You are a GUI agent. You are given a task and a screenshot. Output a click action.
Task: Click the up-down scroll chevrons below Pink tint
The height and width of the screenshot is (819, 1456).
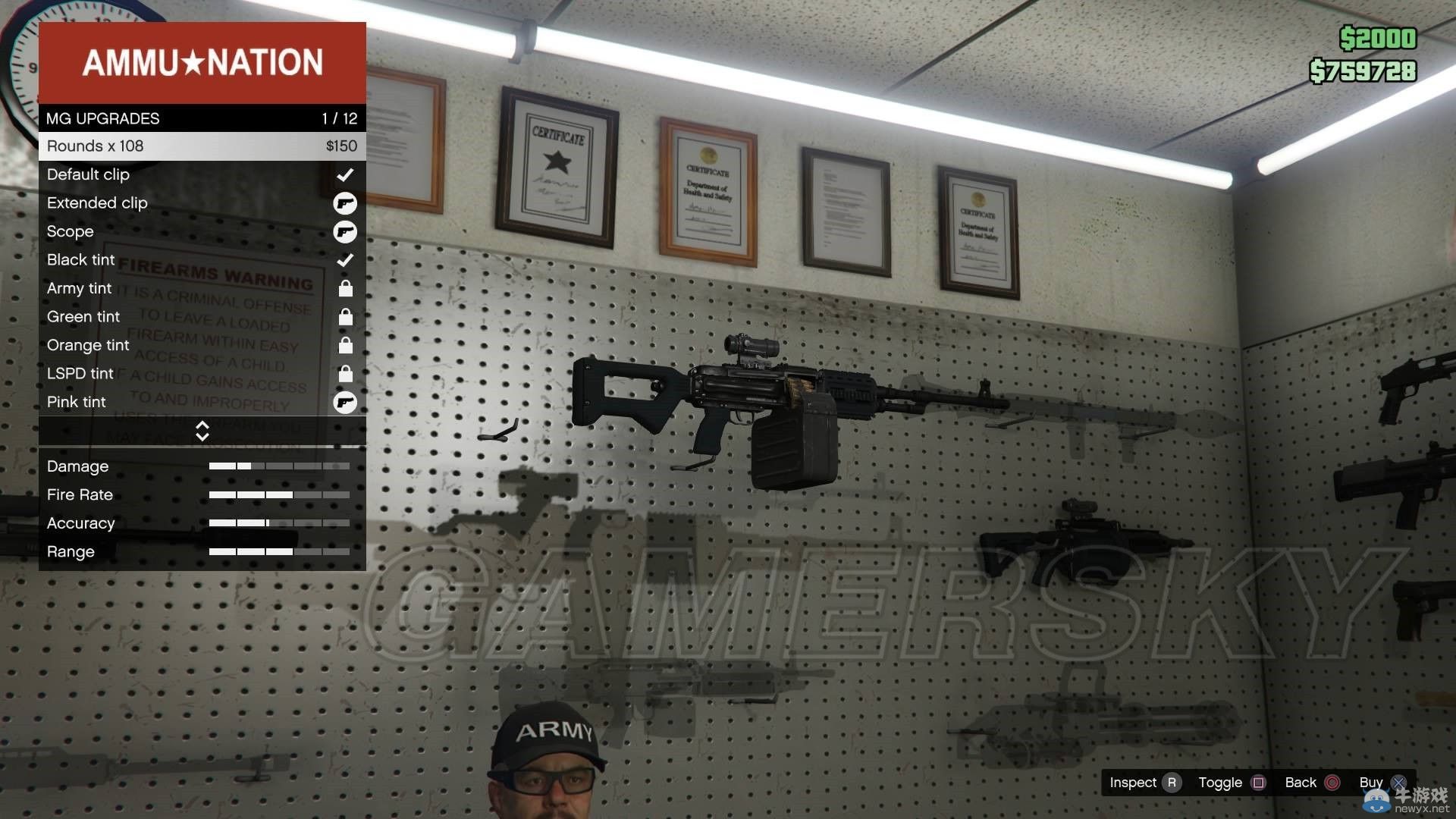point(202,431)
